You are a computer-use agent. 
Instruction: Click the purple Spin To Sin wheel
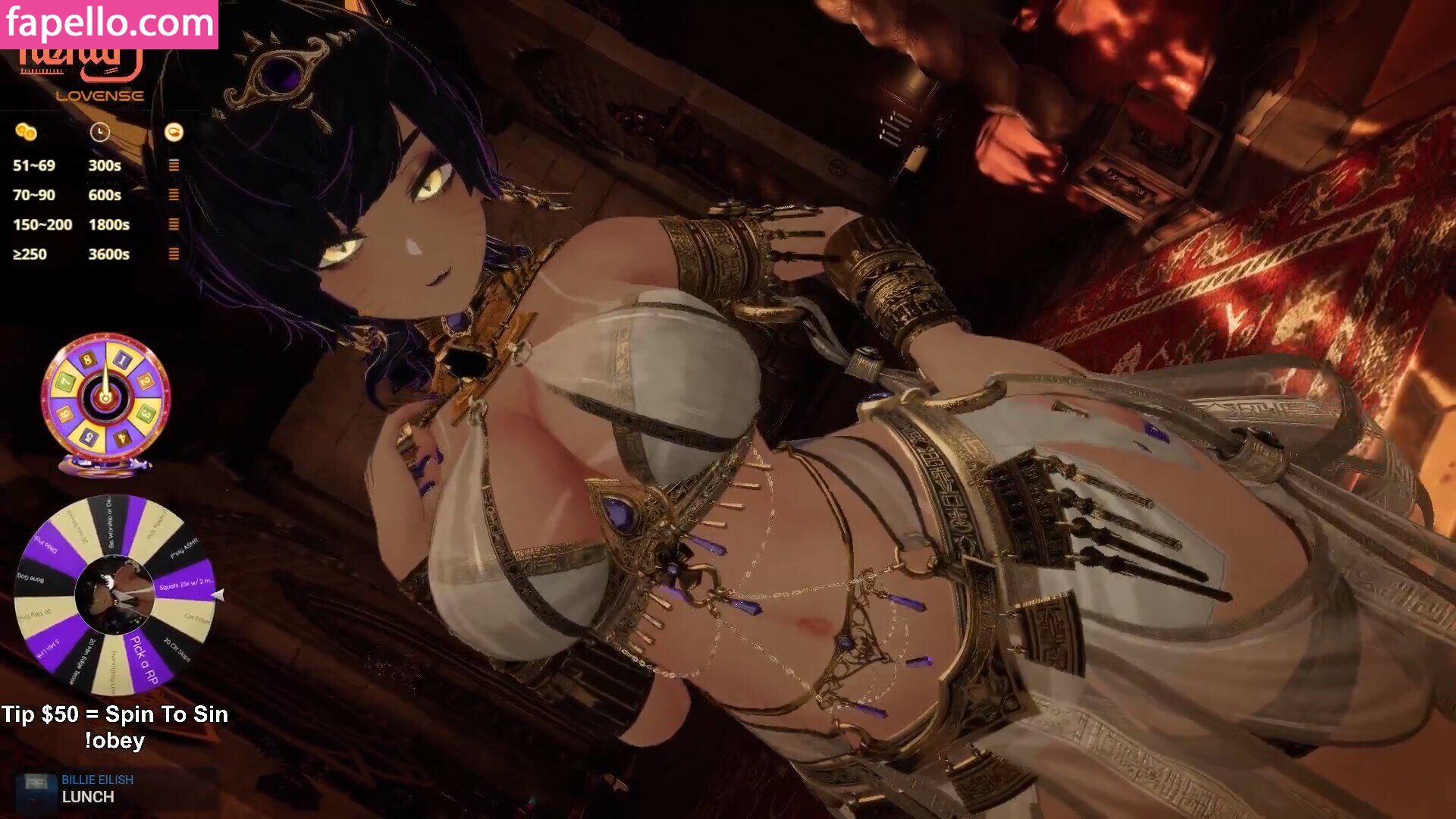point(115,595)
